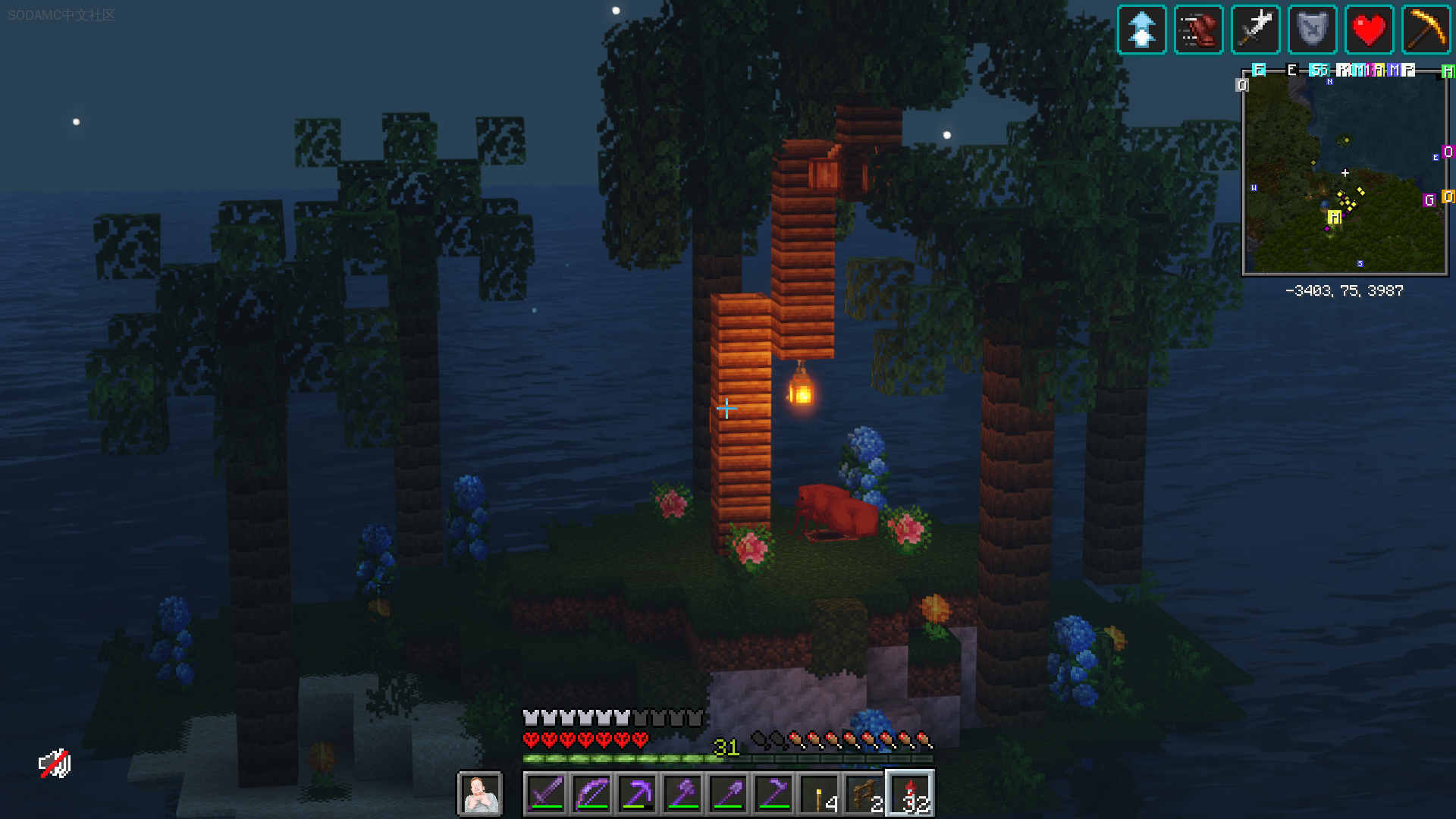Select the red rocket stack of 32
1456x819 pixels.
[910, 794]
